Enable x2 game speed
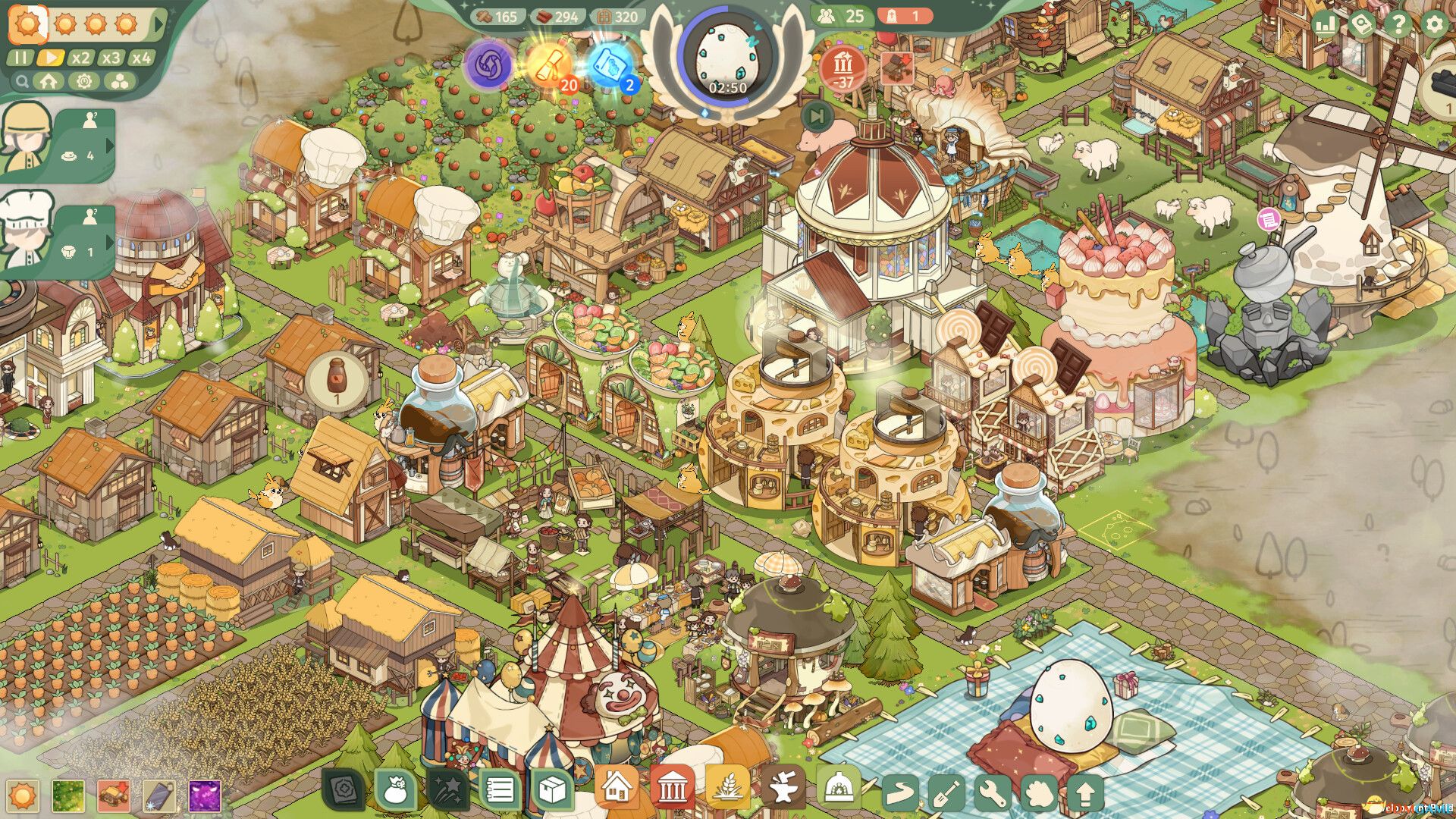1456x819 pixels. [x=80, y=57]
